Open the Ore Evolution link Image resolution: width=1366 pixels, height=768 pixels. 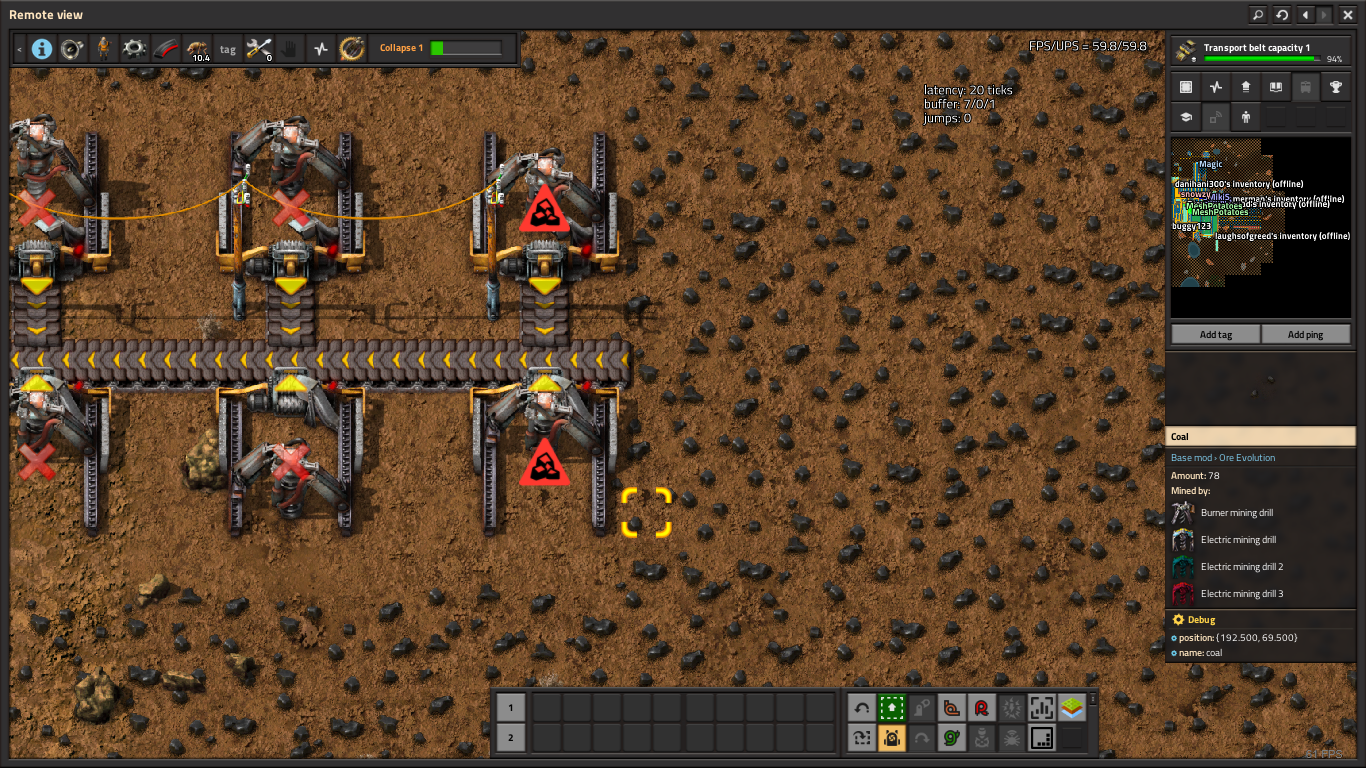1247,458
